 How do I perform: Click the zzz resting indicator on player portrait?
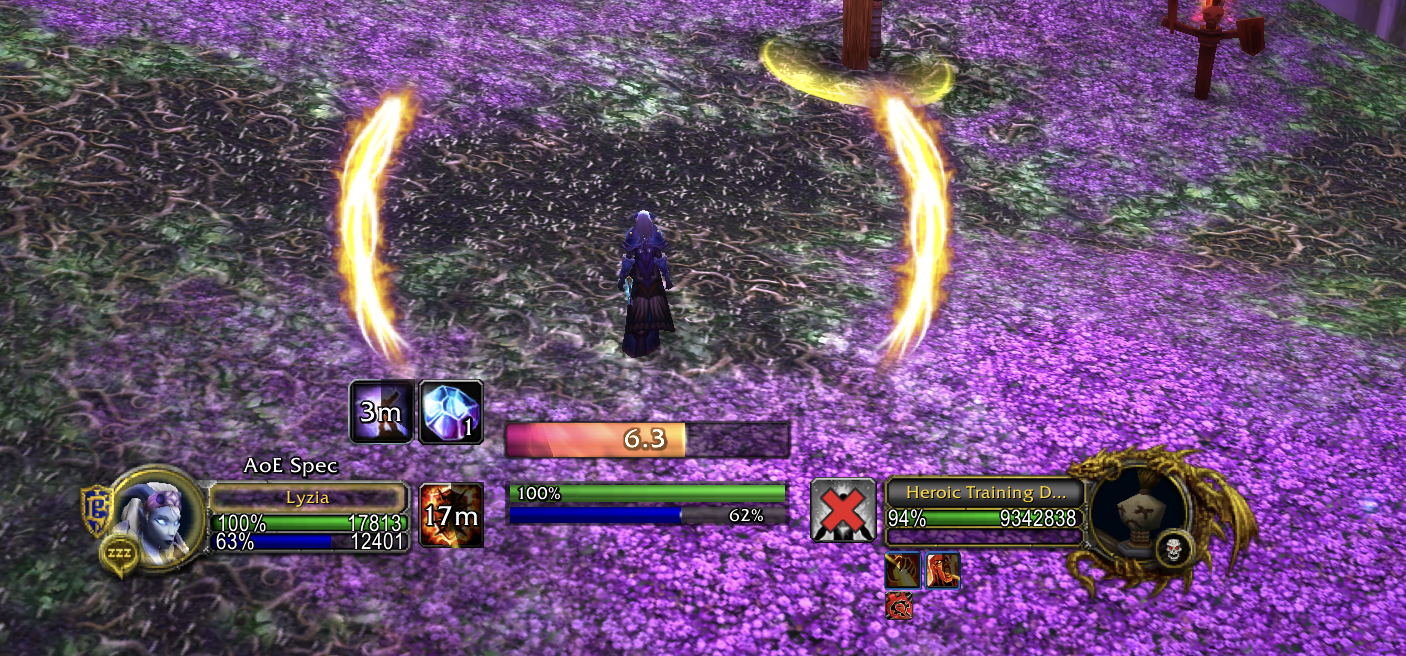coord(118,555)
